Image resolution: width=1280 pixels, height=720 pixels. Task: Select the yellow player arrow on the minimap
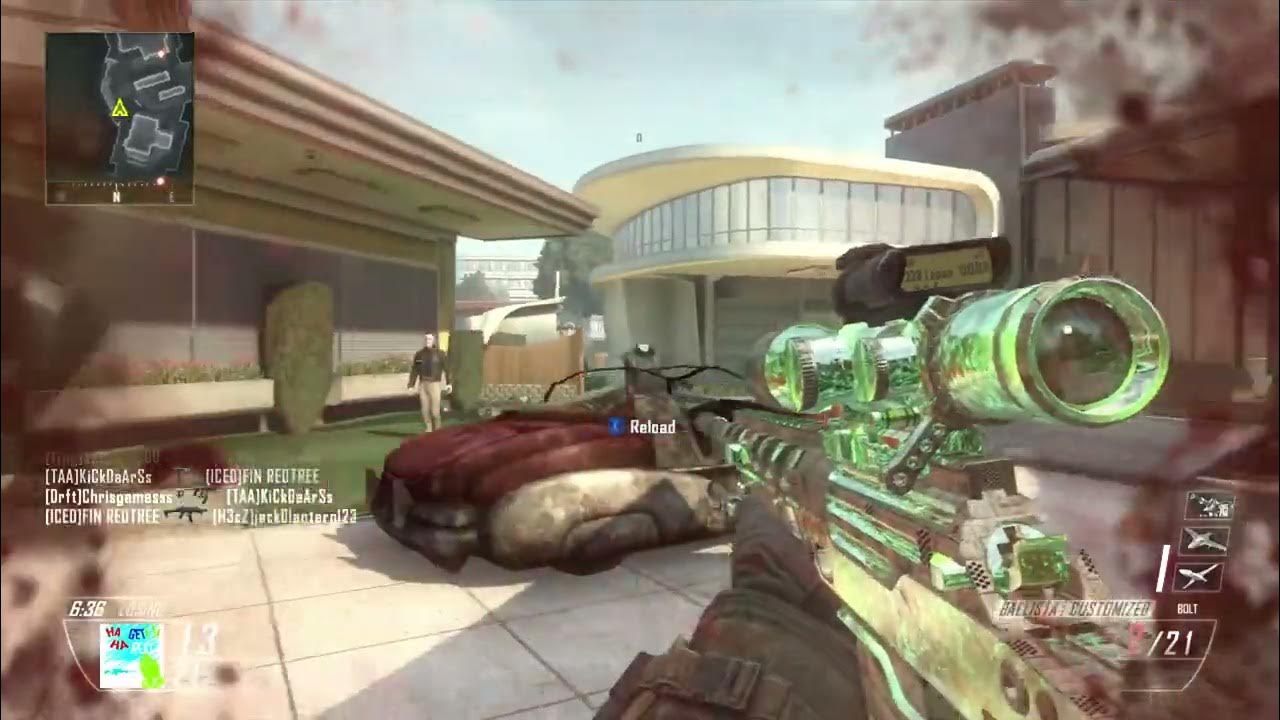[120, 107]
